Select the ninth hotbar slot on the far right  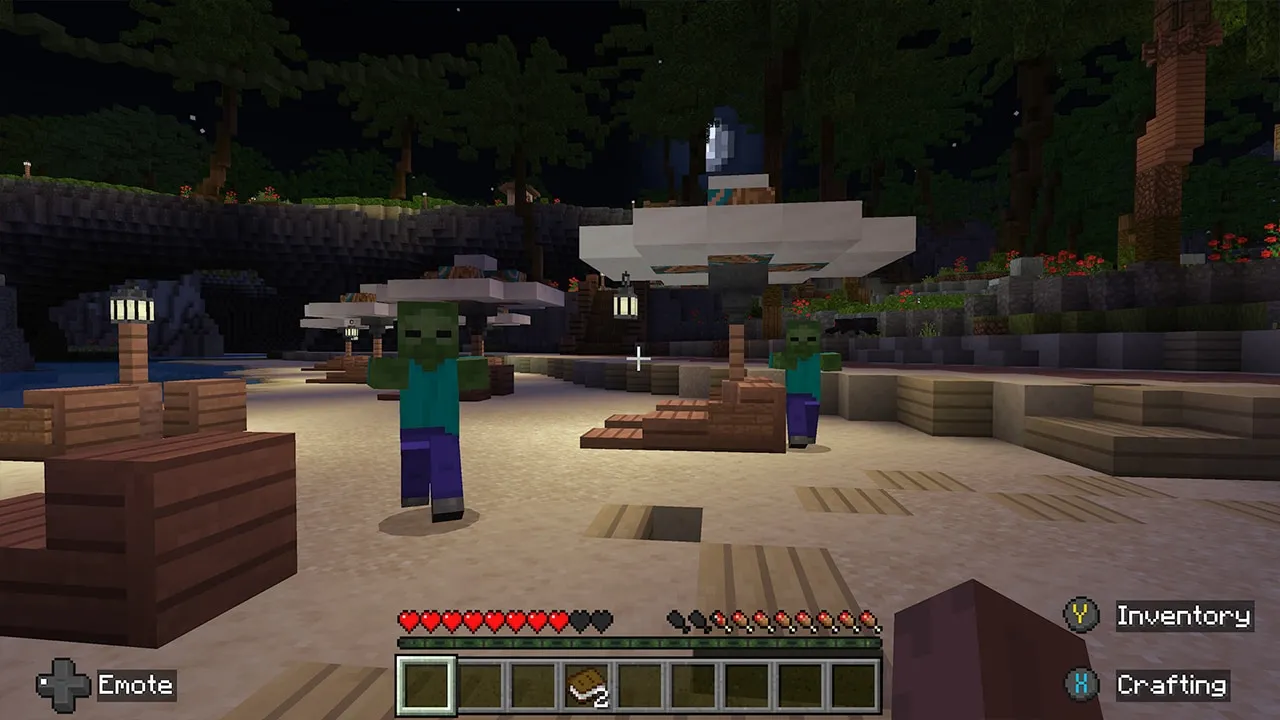(855, 686)
